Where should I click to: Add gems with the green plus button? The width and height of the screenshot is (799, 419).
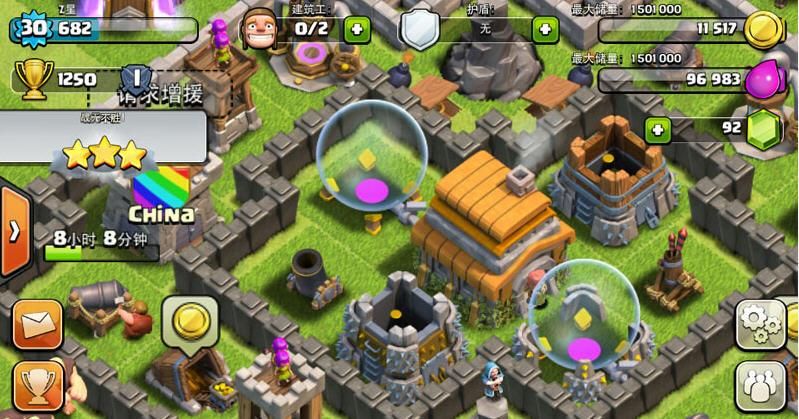click(658, 129)
